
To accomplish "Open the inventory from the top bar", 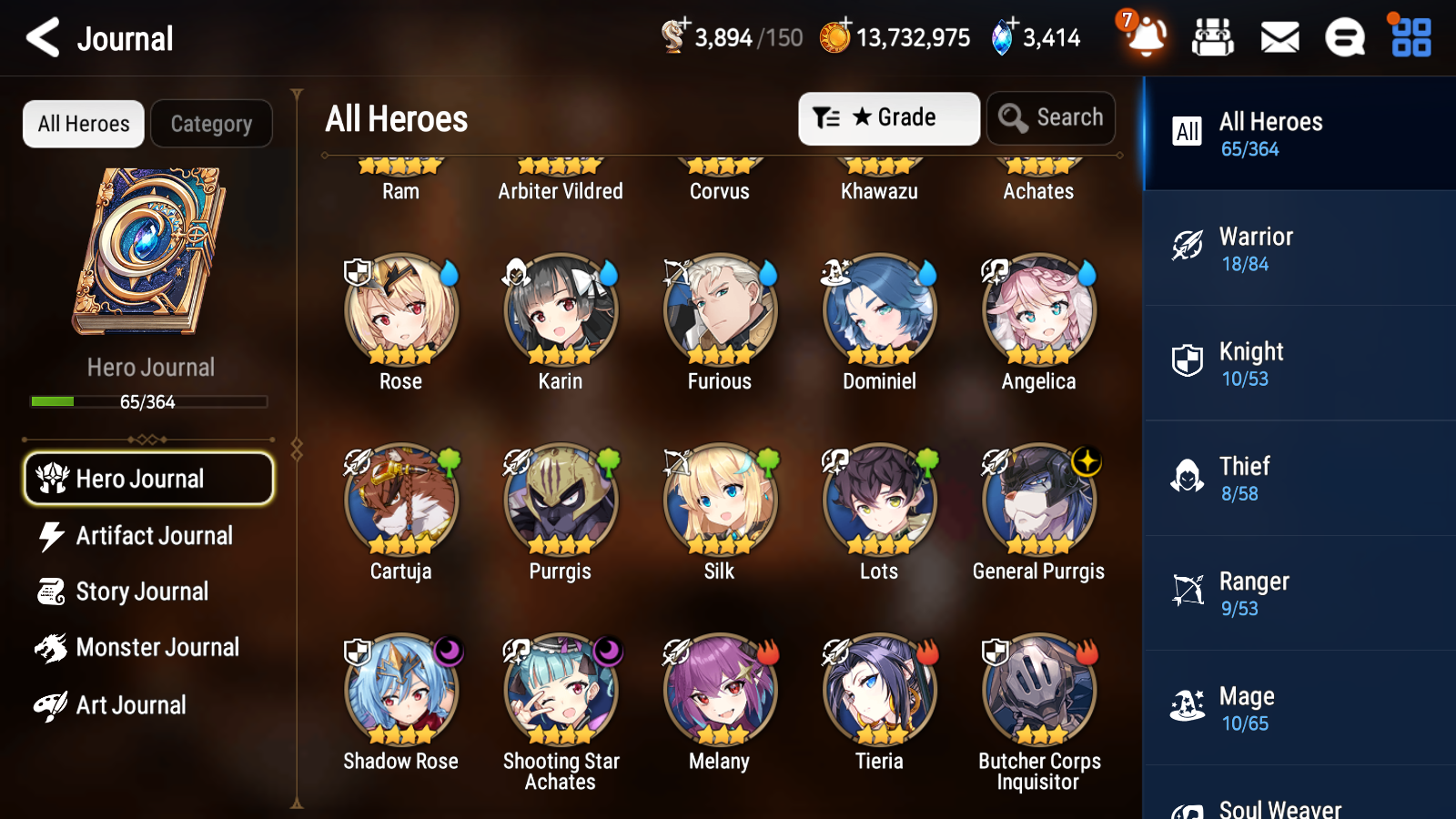I will [x=1213, y=38].
